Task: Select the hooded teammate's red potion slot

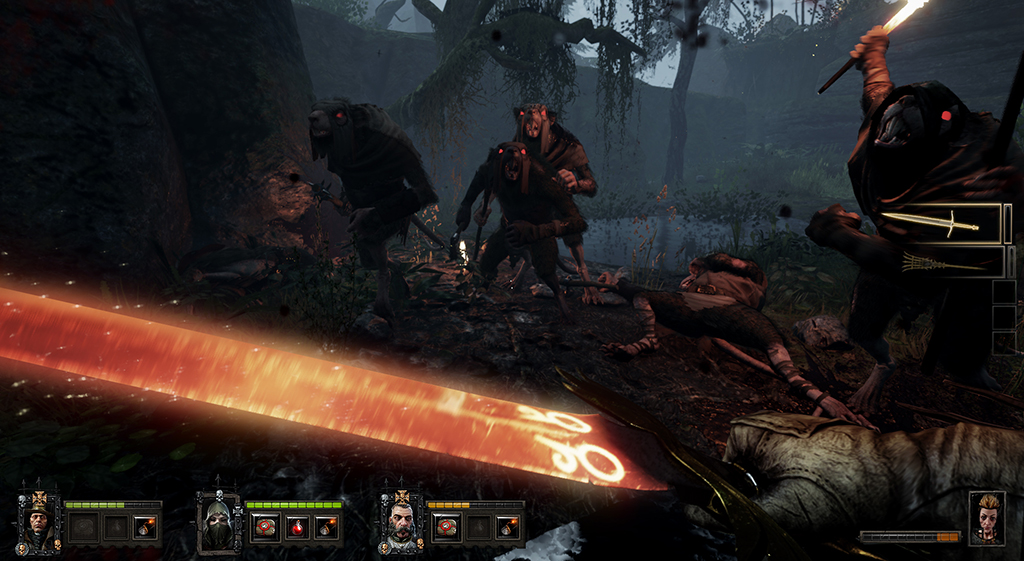Action: click(x=296, y=527)
